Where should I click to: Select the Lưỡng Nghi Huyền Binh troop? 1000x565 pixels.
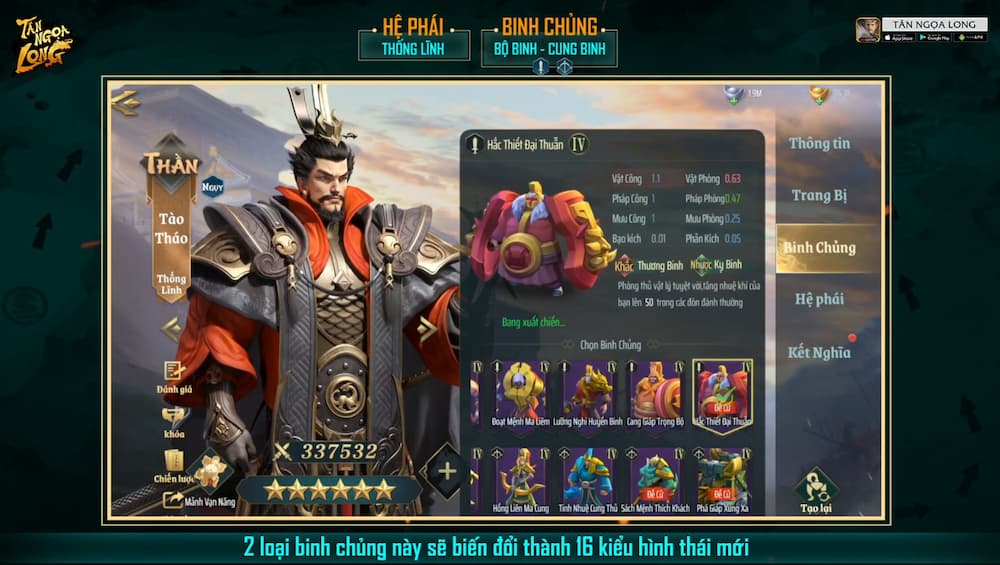pos(587,391)
